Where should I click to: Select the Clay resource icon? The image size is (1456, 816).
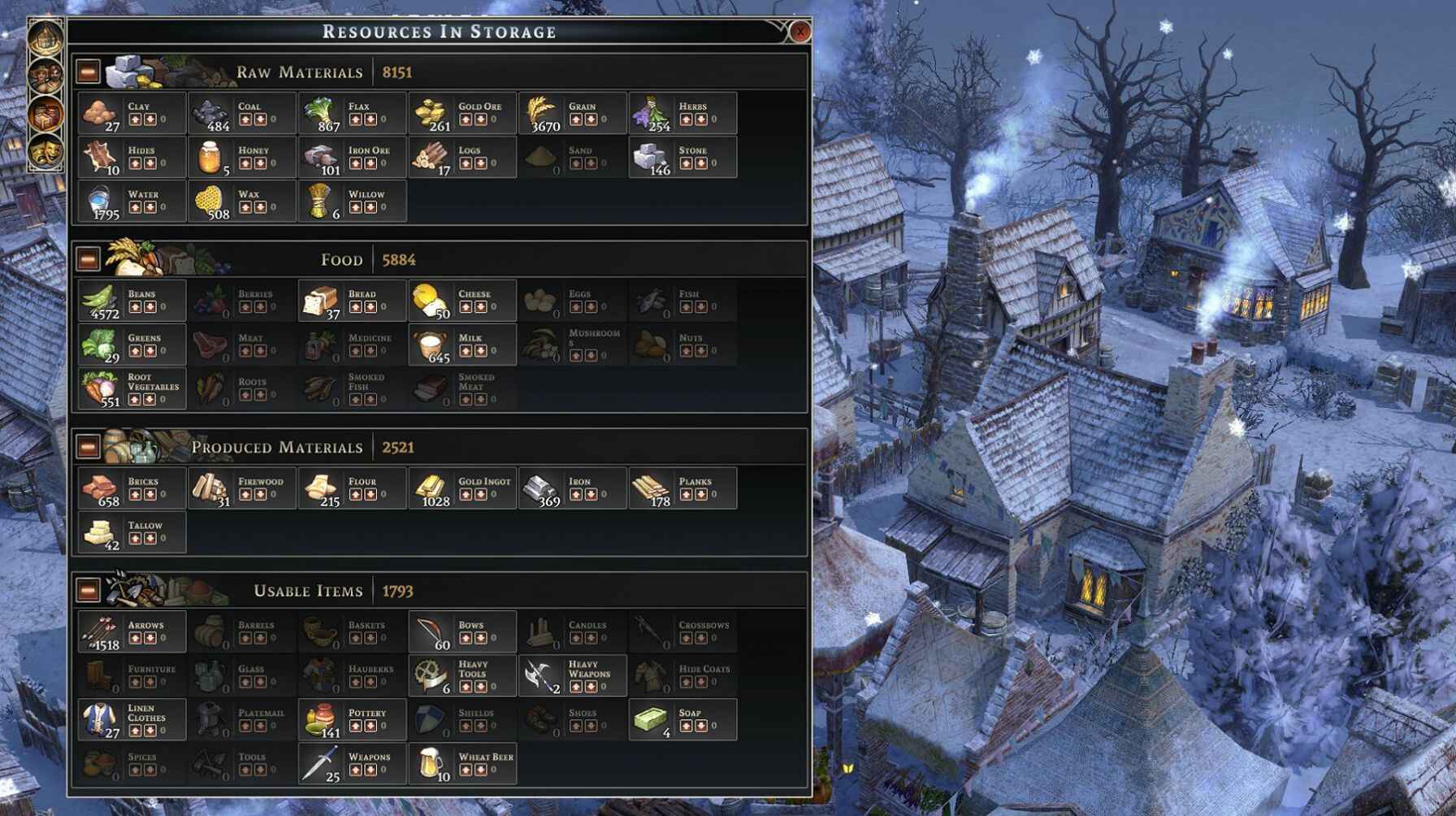(99, 114)
